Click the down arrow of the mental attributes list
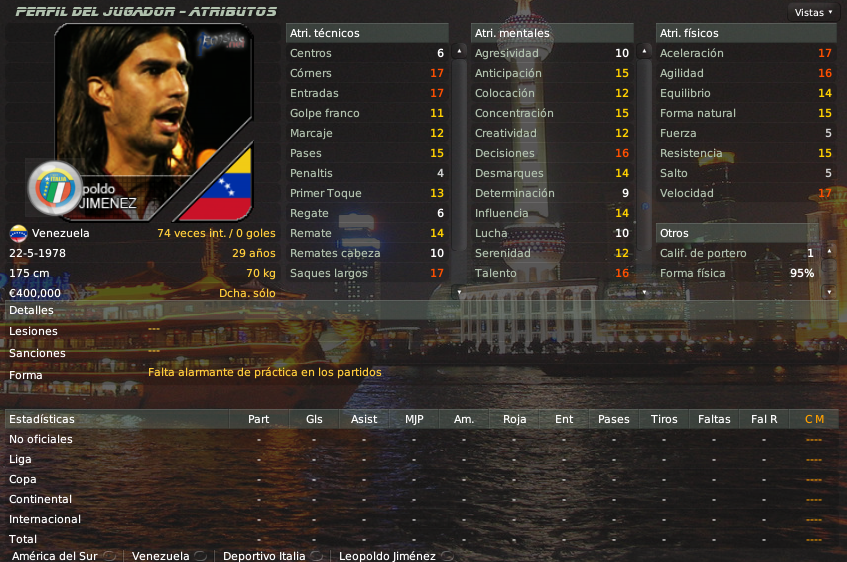This screenshot has width=847, height=562. point(644,291)
